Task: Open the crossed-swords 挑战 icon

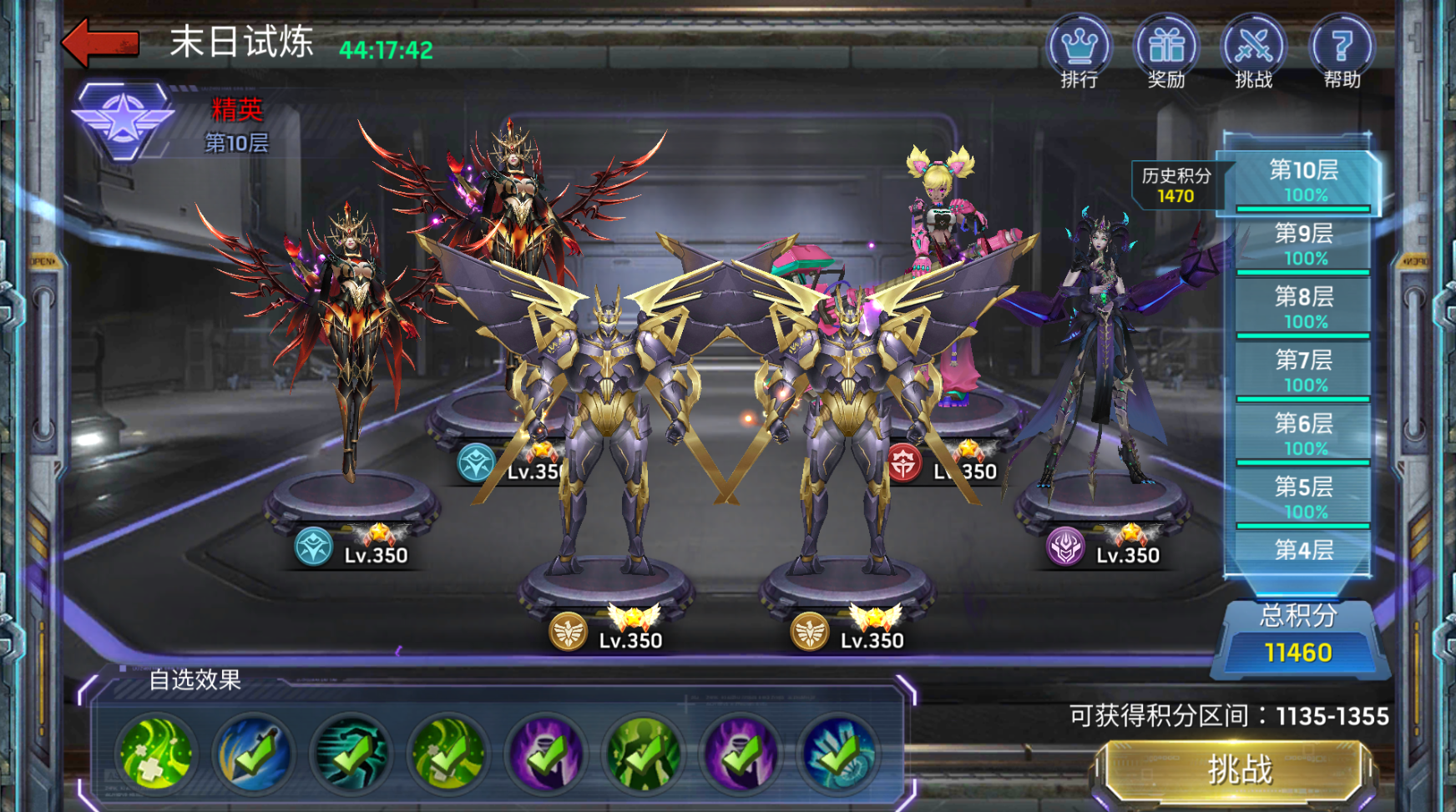Action: pyautogui.click(x=1253, y=52)
